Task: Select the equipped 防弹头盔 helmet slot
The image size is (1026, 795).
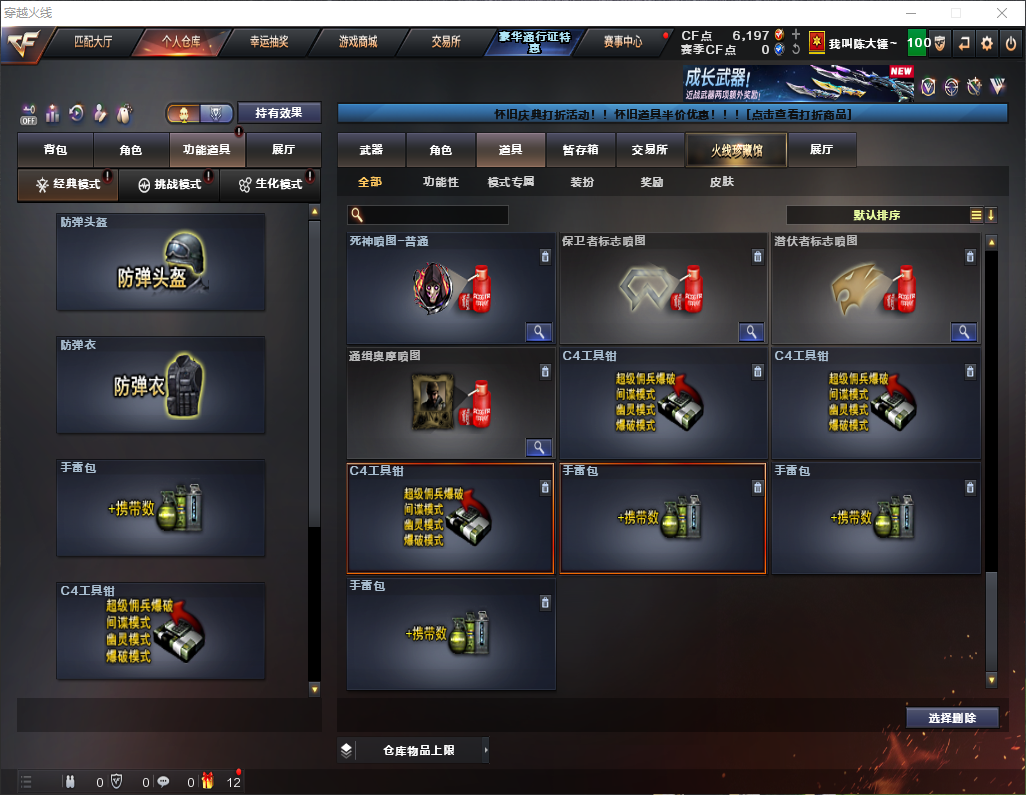Action: pos(161,262)
